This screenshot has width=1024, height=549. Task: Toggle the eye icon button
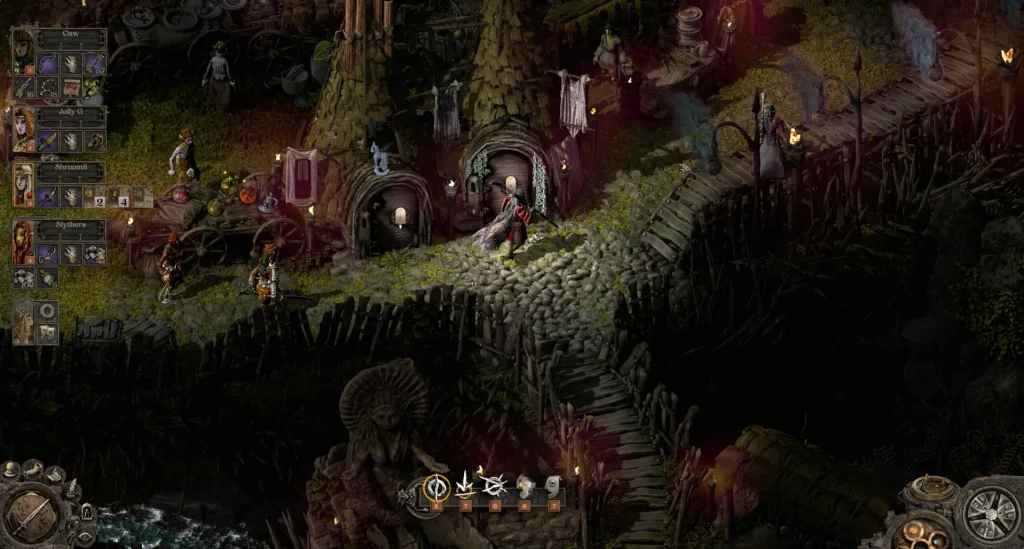(x=84, y=534)
